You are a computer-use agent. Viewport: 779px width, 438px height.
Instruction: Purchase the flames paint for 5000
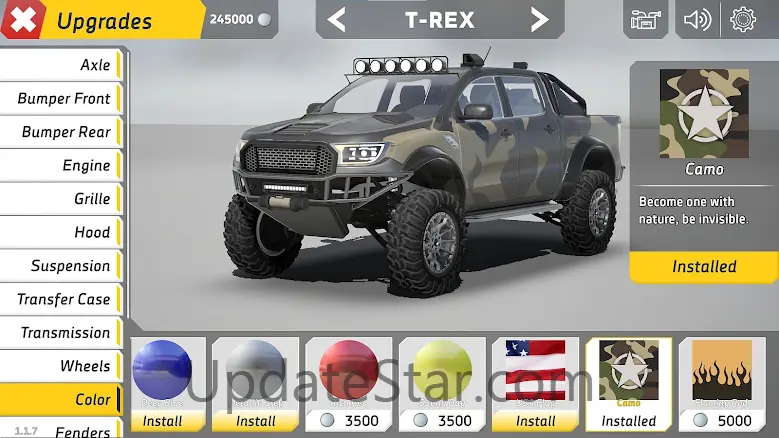(x=722, y=420)
